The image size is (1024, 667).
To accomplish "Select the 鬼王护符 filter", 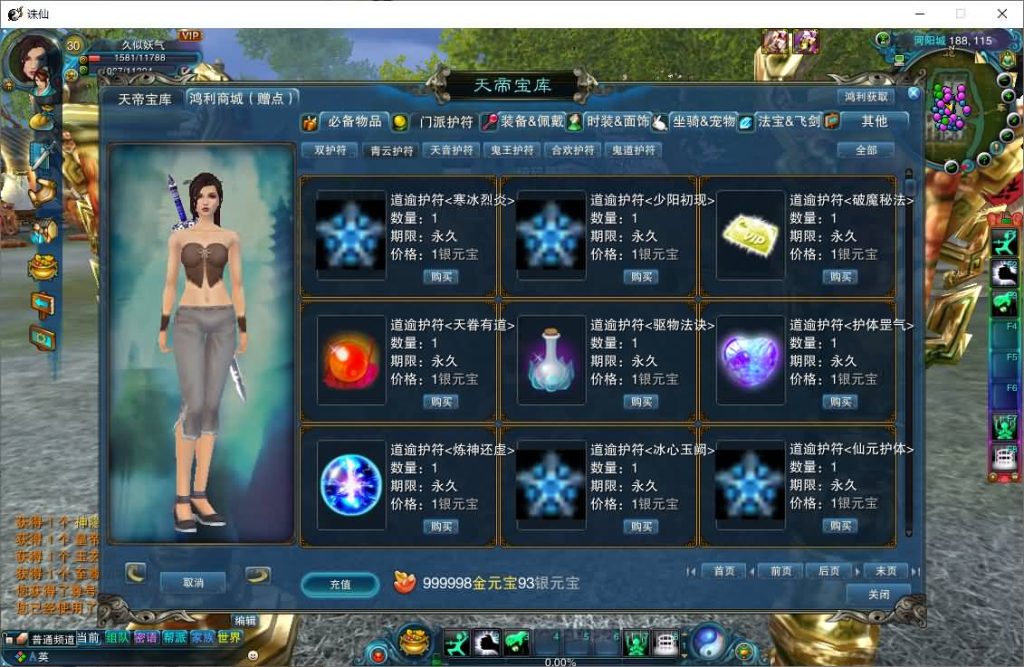I will (511, 150).
